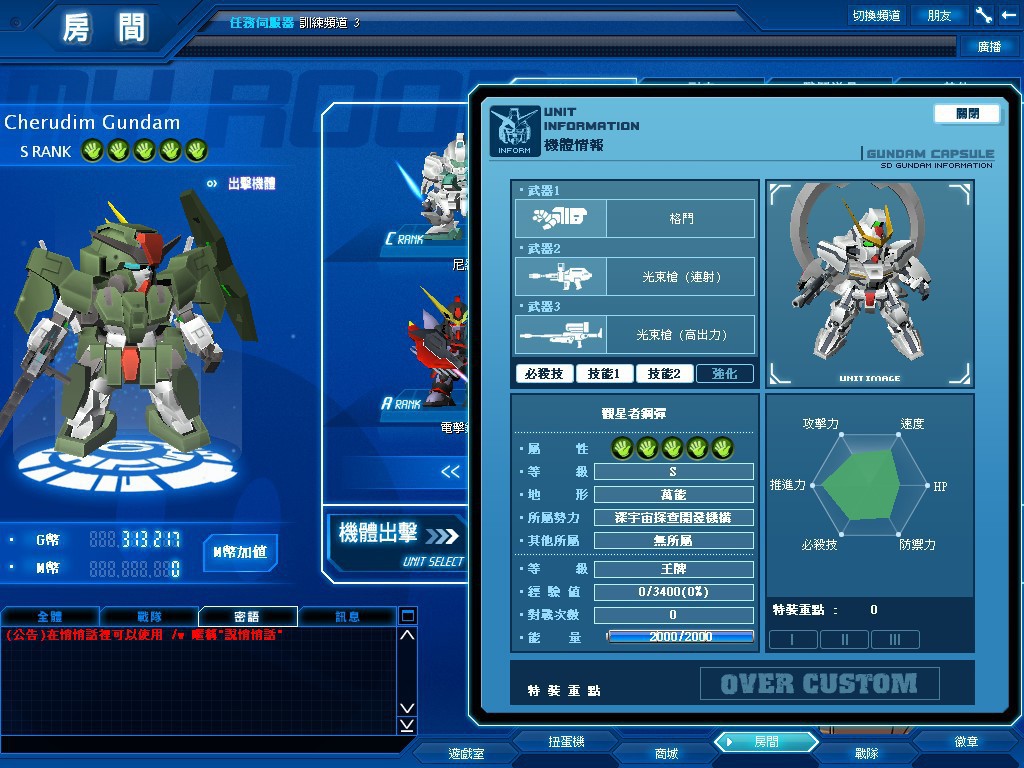Viewport: 1024px width, 768px height.
Task: Open the 強化 enhancement tab
Action: click(x=725, y=374)
